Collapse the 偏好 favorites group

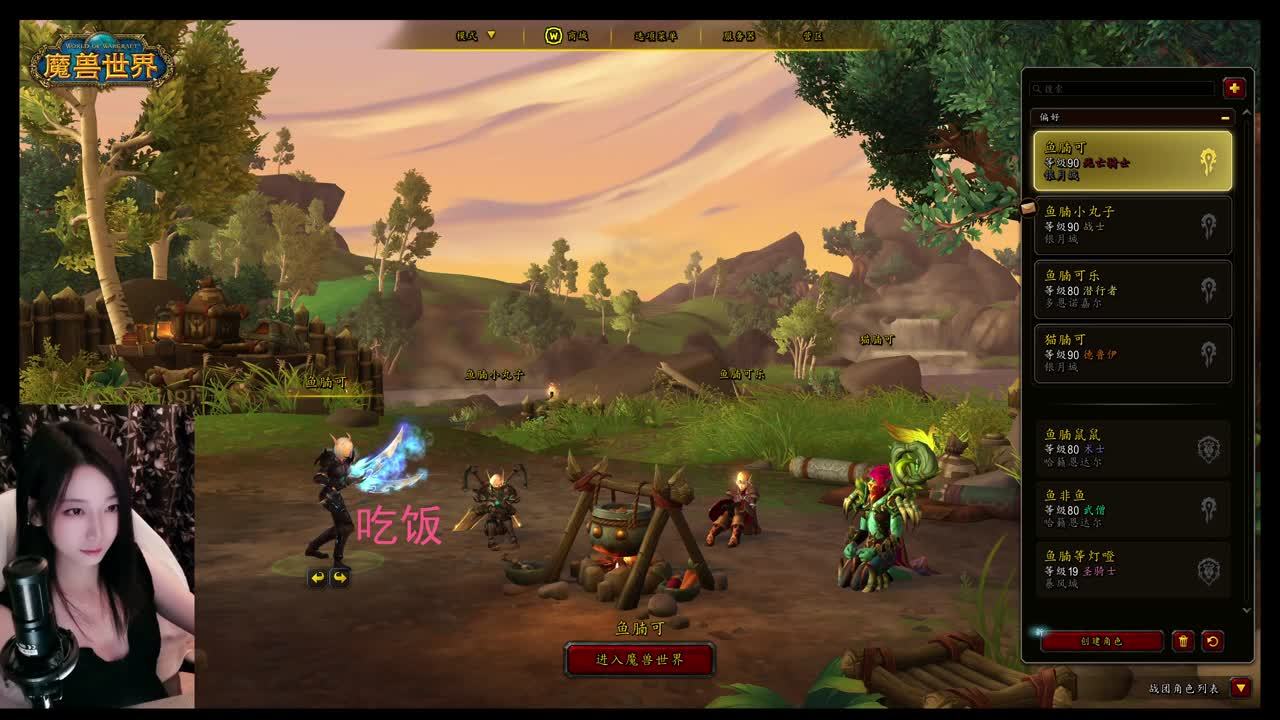pyautogui.click(x=1225, y=117)
